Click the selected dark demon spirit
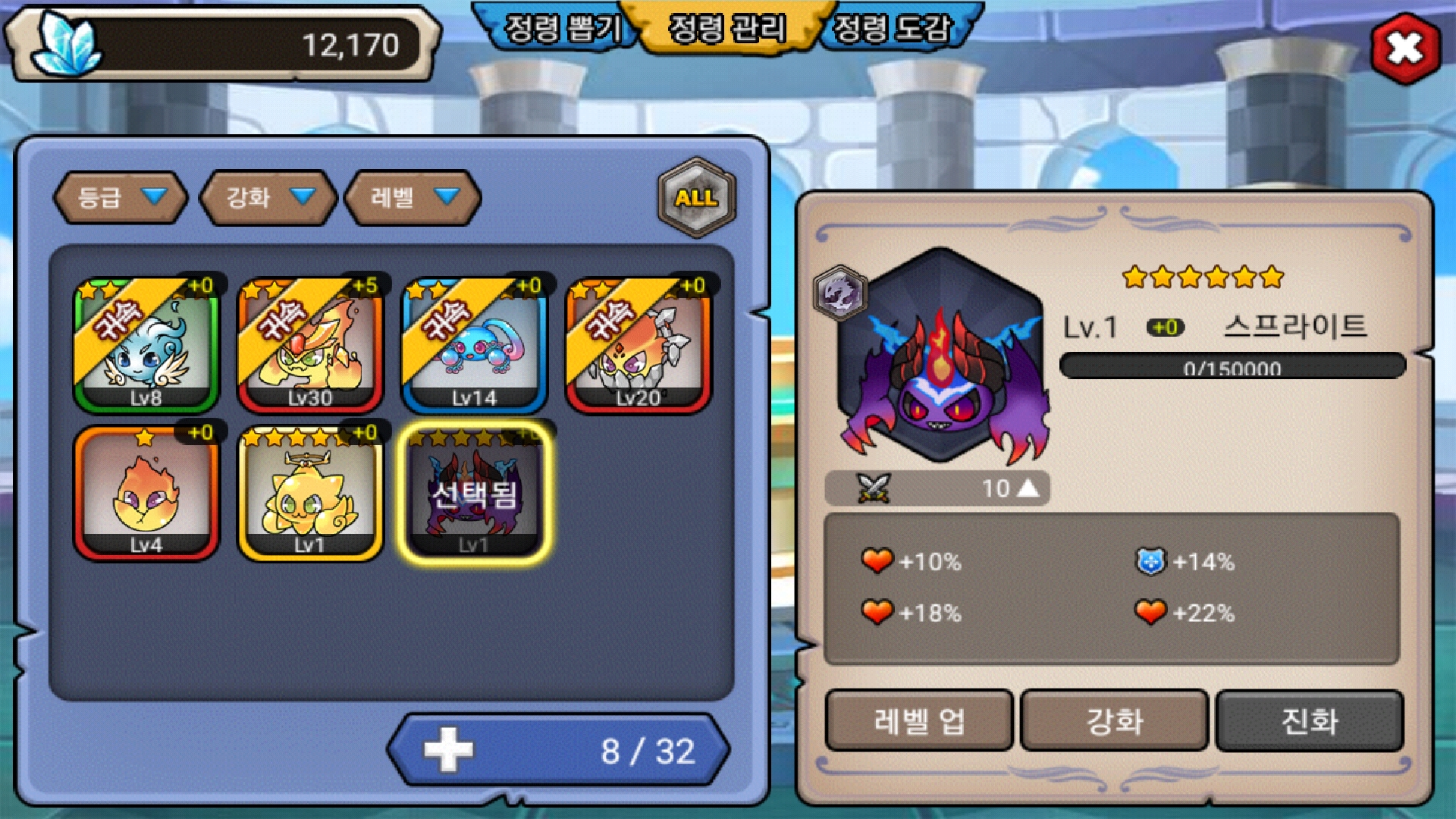This screenshot has height=819, width=1456. [474, 493]
